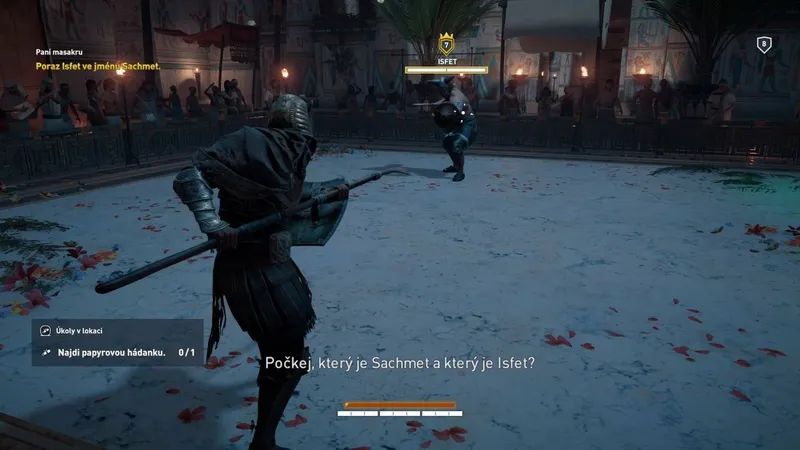Click the player level 8 shield icon
Image resolution: width=800 pixels, height=450 pixels.
pos(764,44)
